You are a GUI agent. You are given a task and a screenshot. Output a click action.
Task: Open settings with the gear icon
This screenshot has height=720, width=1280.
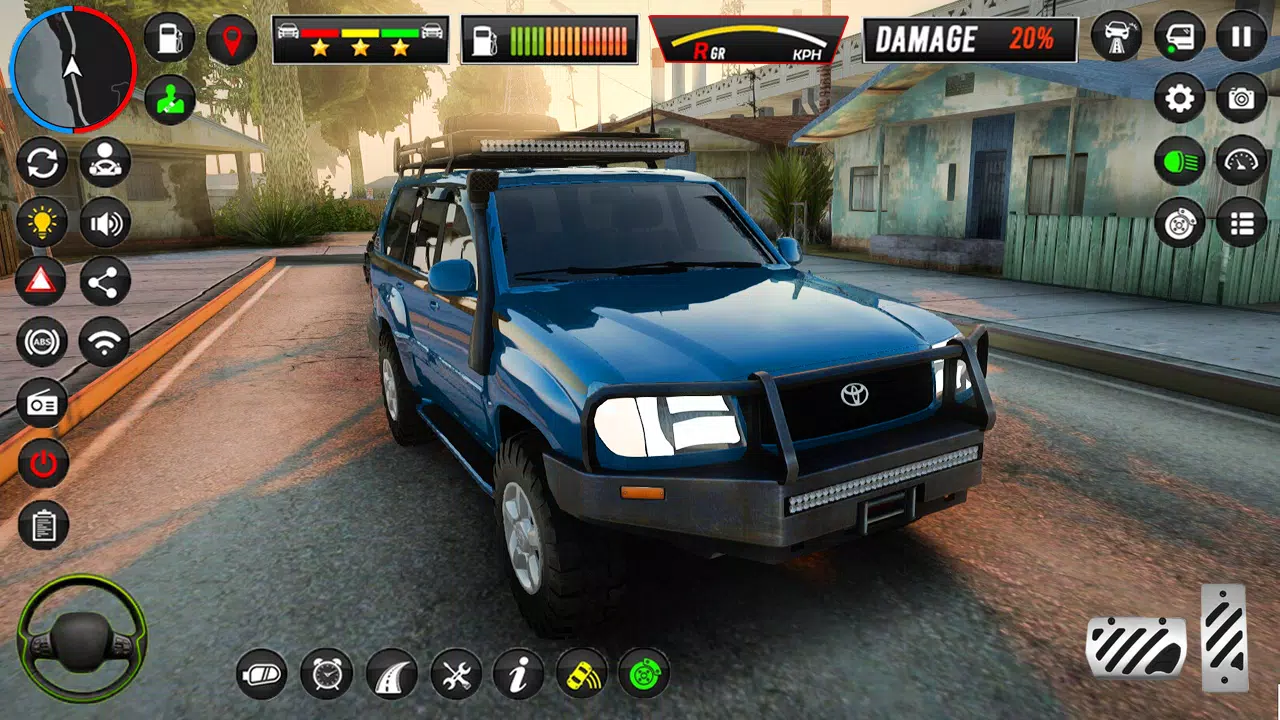1180,98
